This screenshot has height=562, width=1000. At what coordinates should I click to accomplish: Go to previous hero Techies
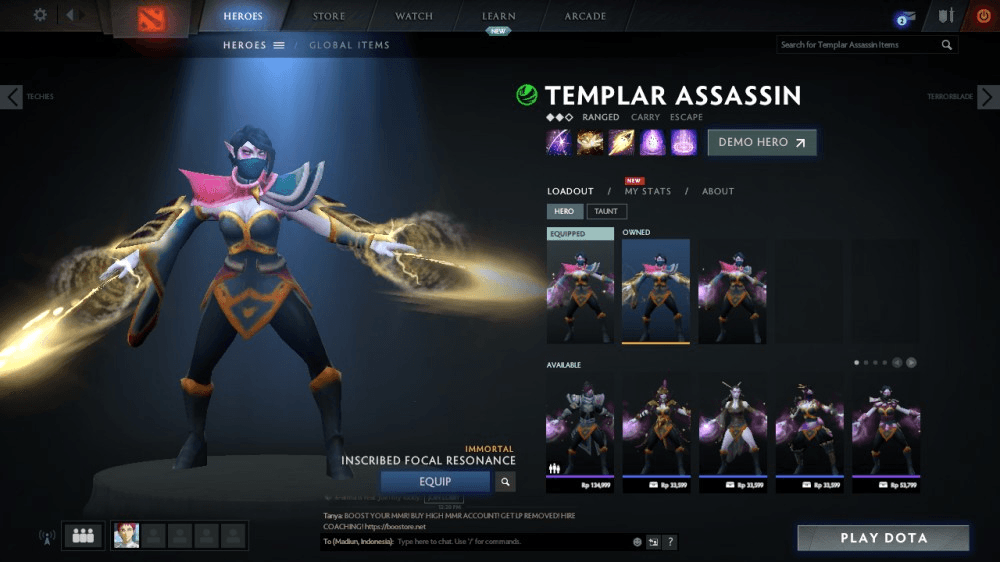tap(11, 97)
